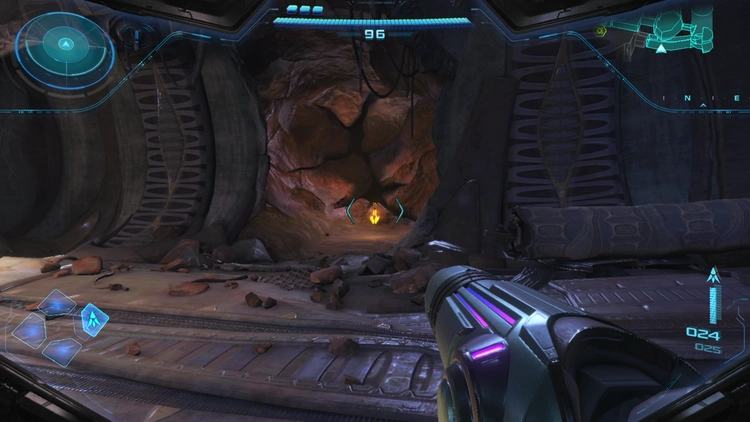Click the yellow hexagon marker on the minimap
Viewport: 750px width, 422px height.
click(x=602, y=31)
